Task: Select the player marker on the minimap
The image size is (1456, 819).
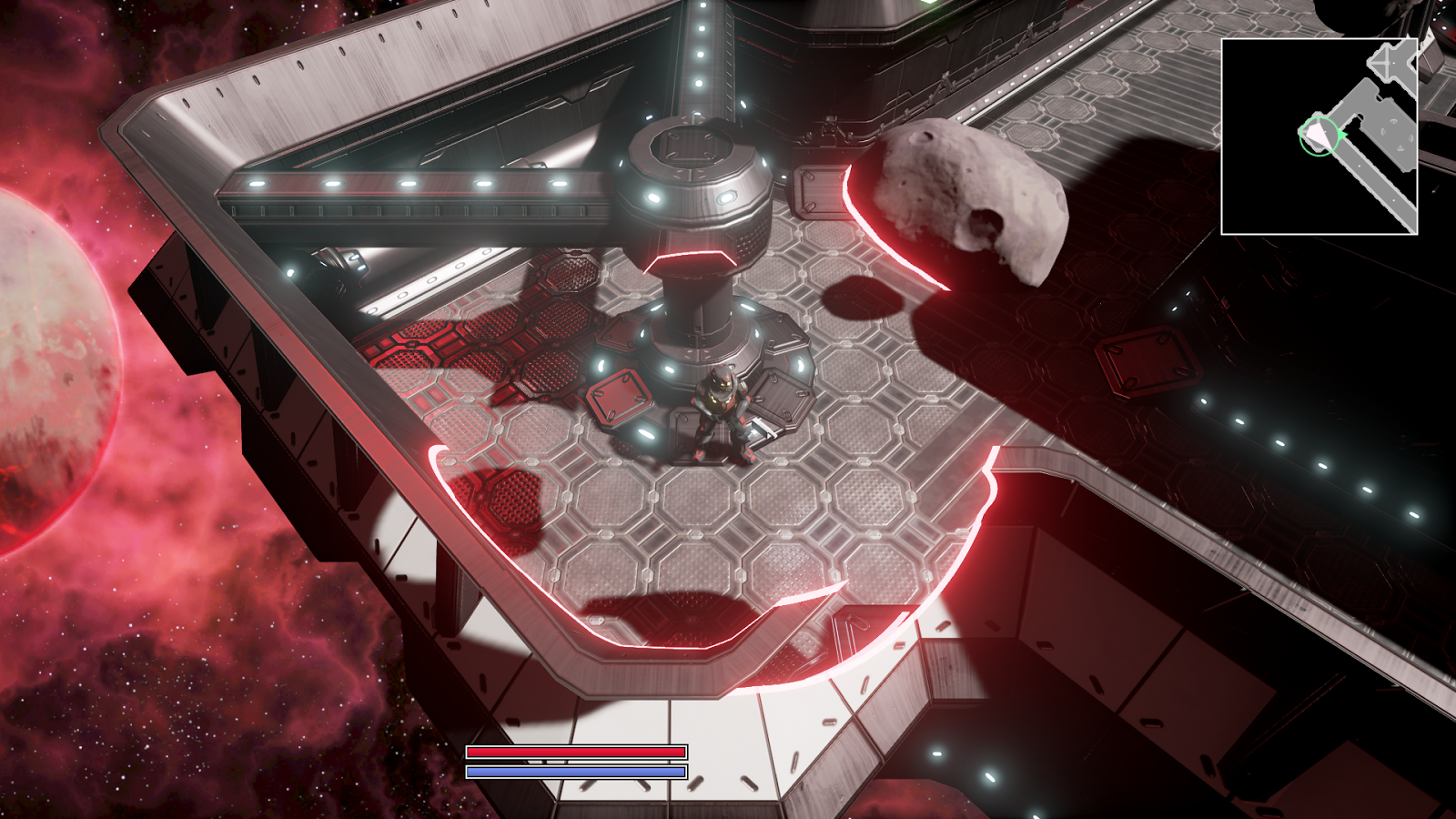Action: (x=1317, y=136)
